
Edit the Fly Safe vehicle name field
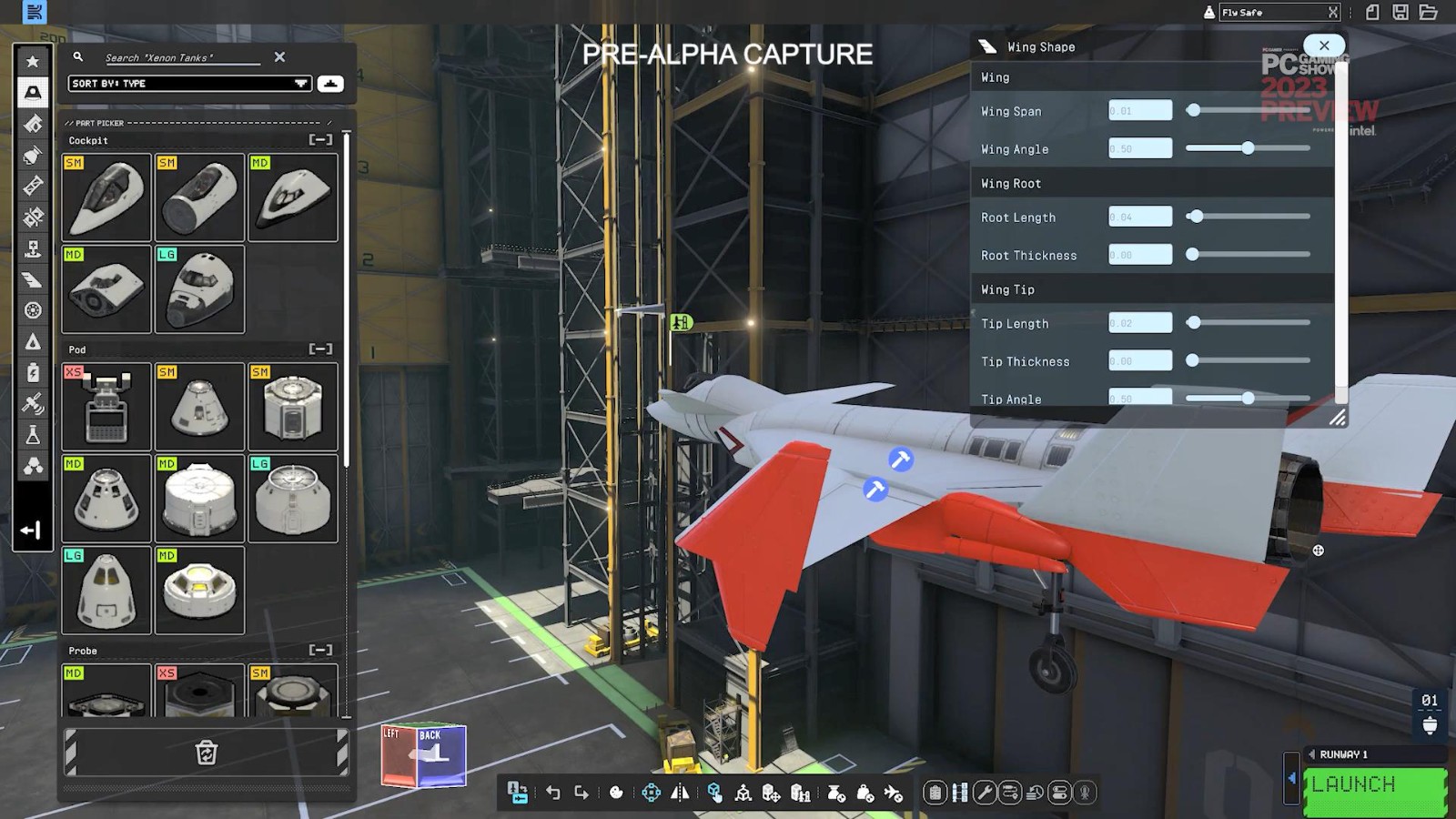tap(1272, 13)
